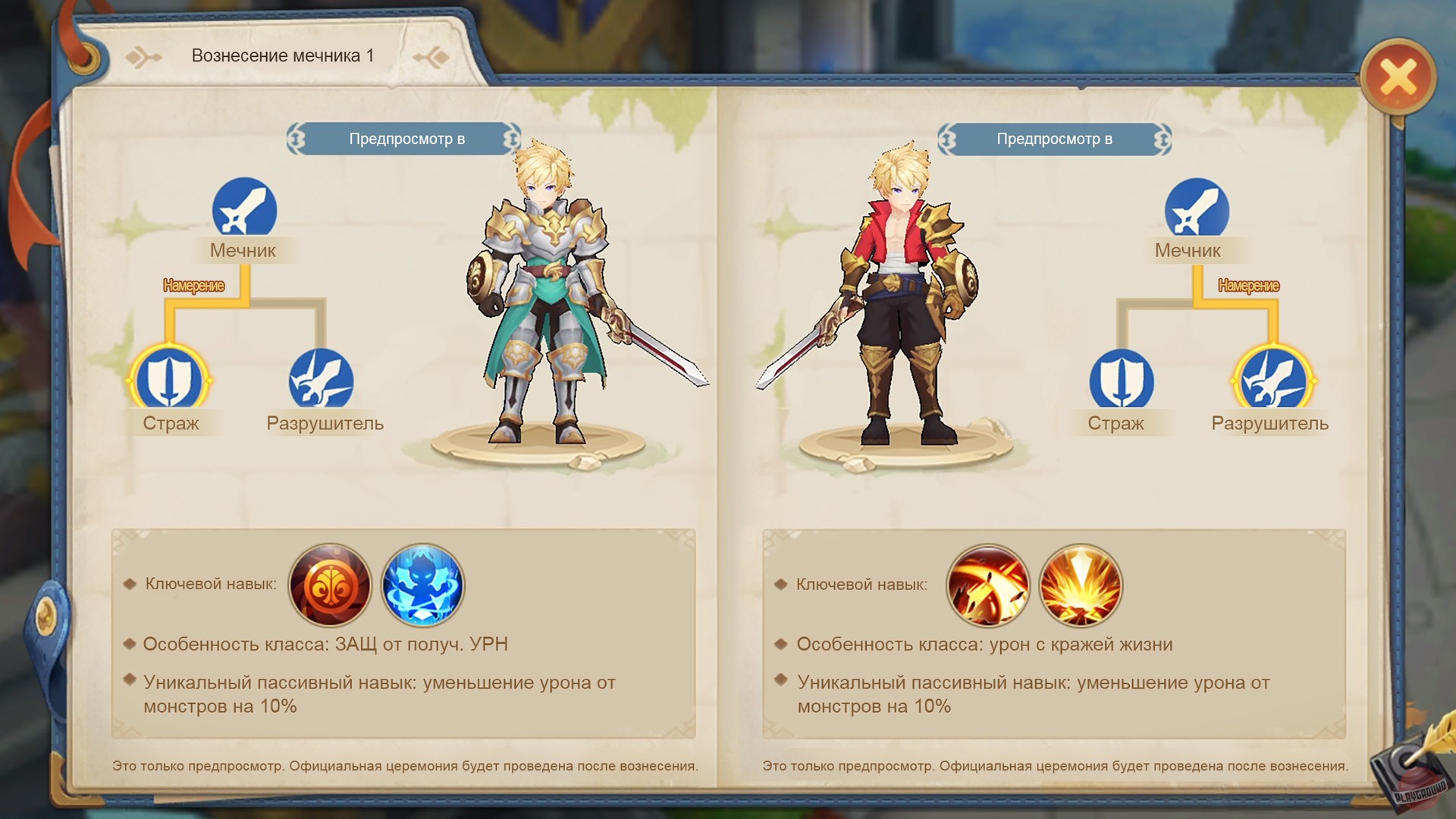Image resolution: width=1456 pixels, height=819 pixels.
Task: Expand the left Предпросмотр в banner
Action: (x=406, y=138)
